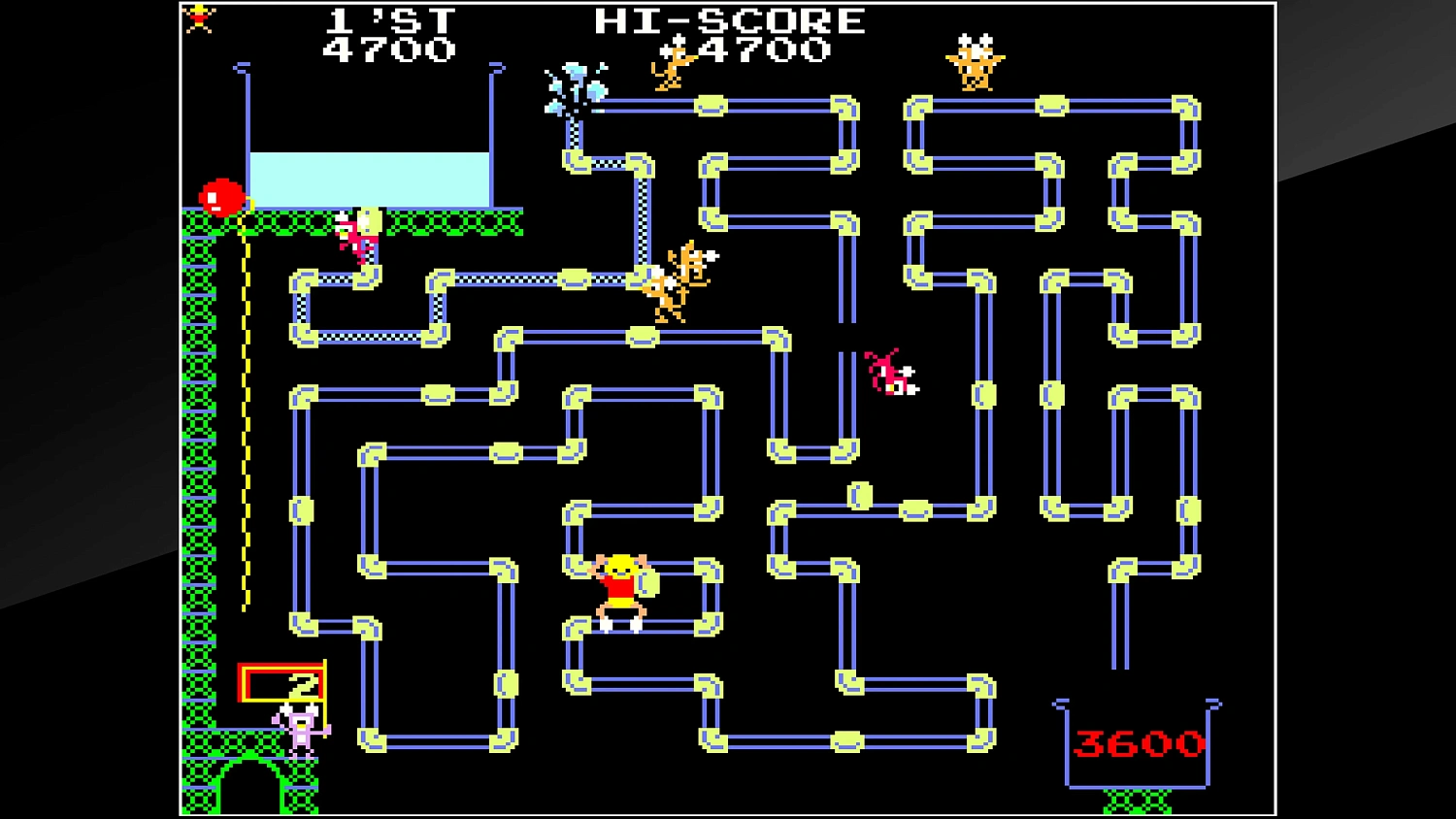This screenshot has height=819, width=1456.
Task: Select the 1'ST score label
Action: coord(388,17)
